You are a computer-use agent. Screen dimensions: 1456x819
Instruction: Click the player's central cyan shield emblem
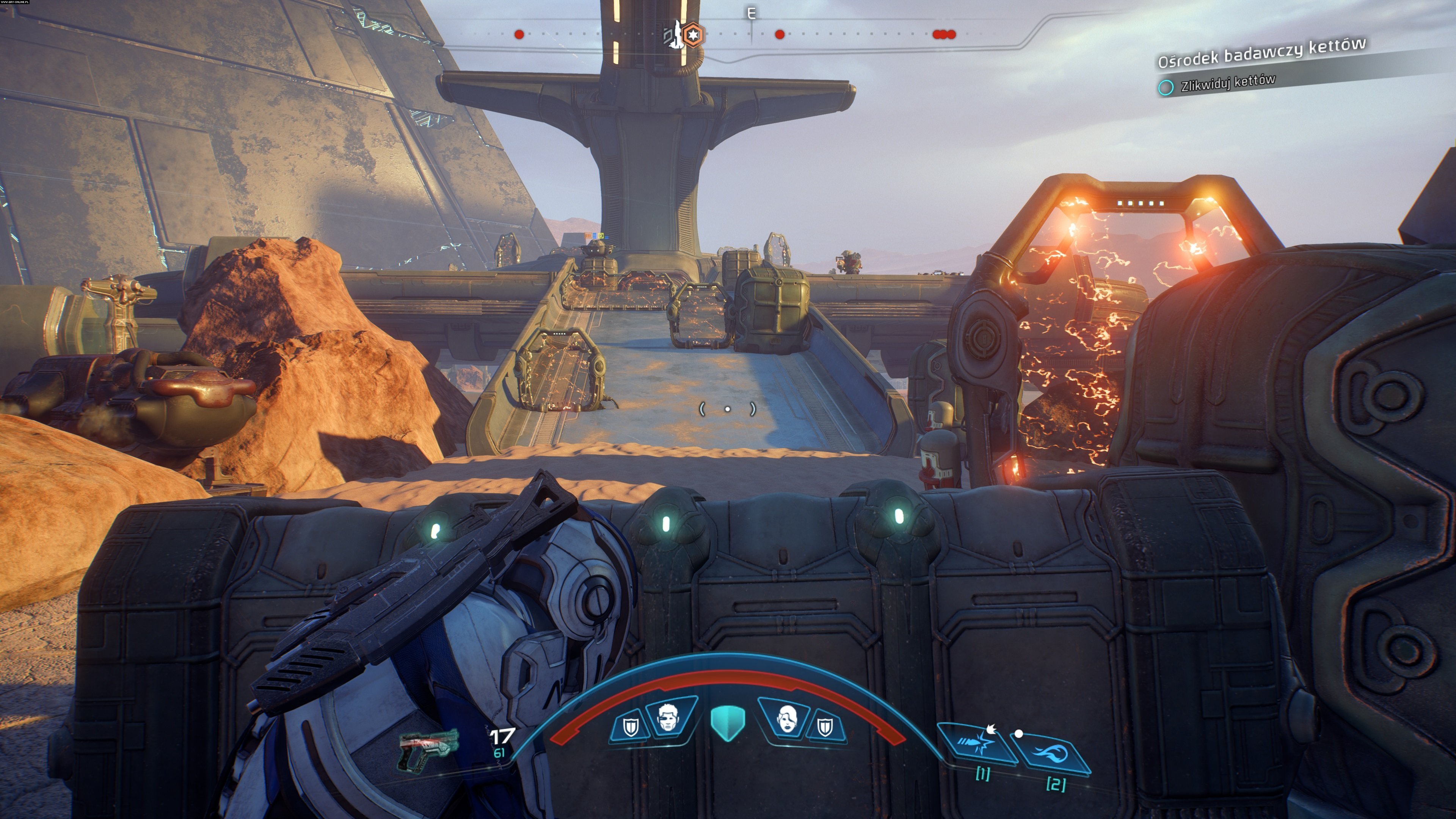728,723
